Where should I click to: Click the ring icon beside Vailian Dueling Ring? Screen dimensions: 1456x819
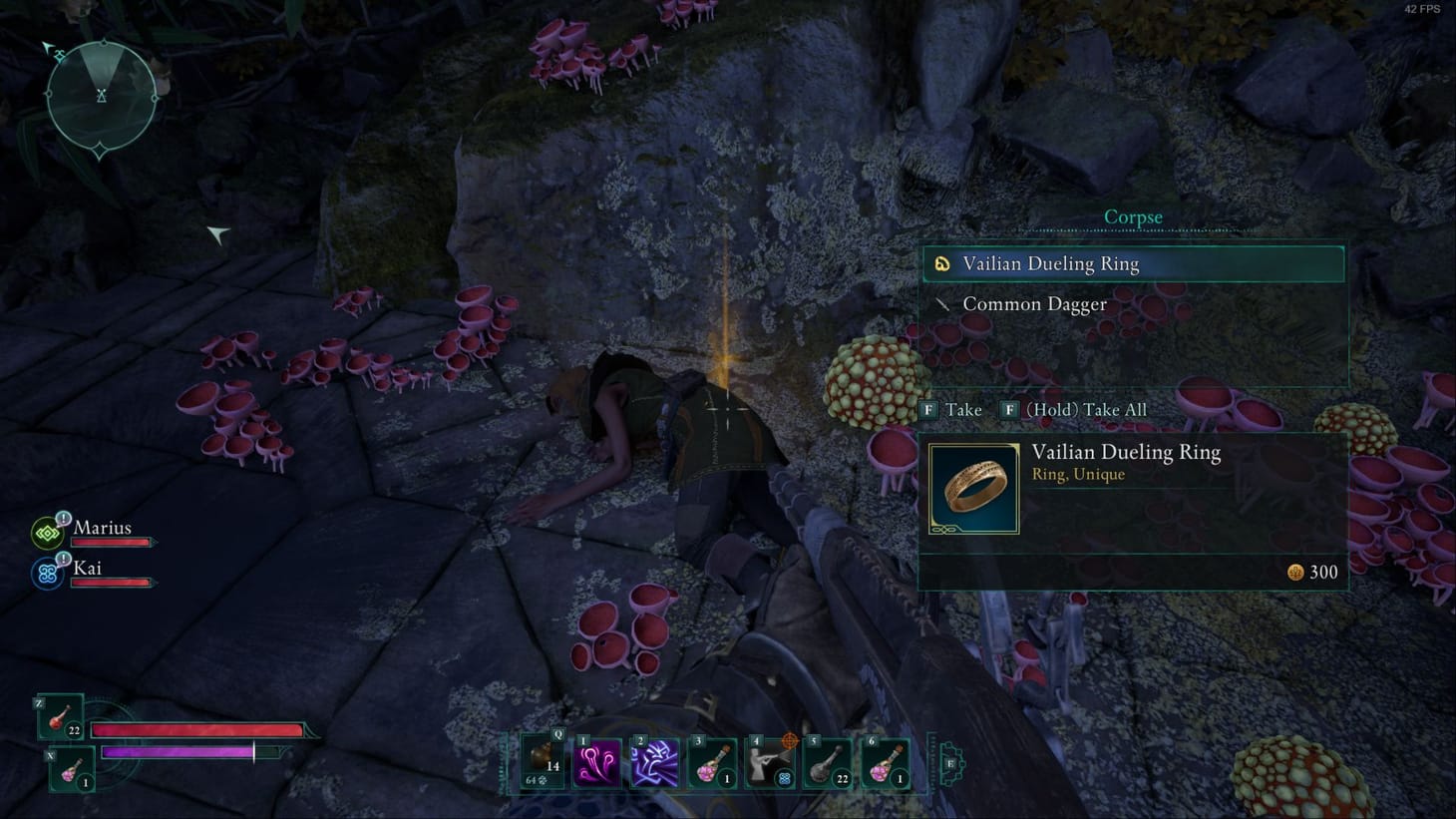pos(942,262)
